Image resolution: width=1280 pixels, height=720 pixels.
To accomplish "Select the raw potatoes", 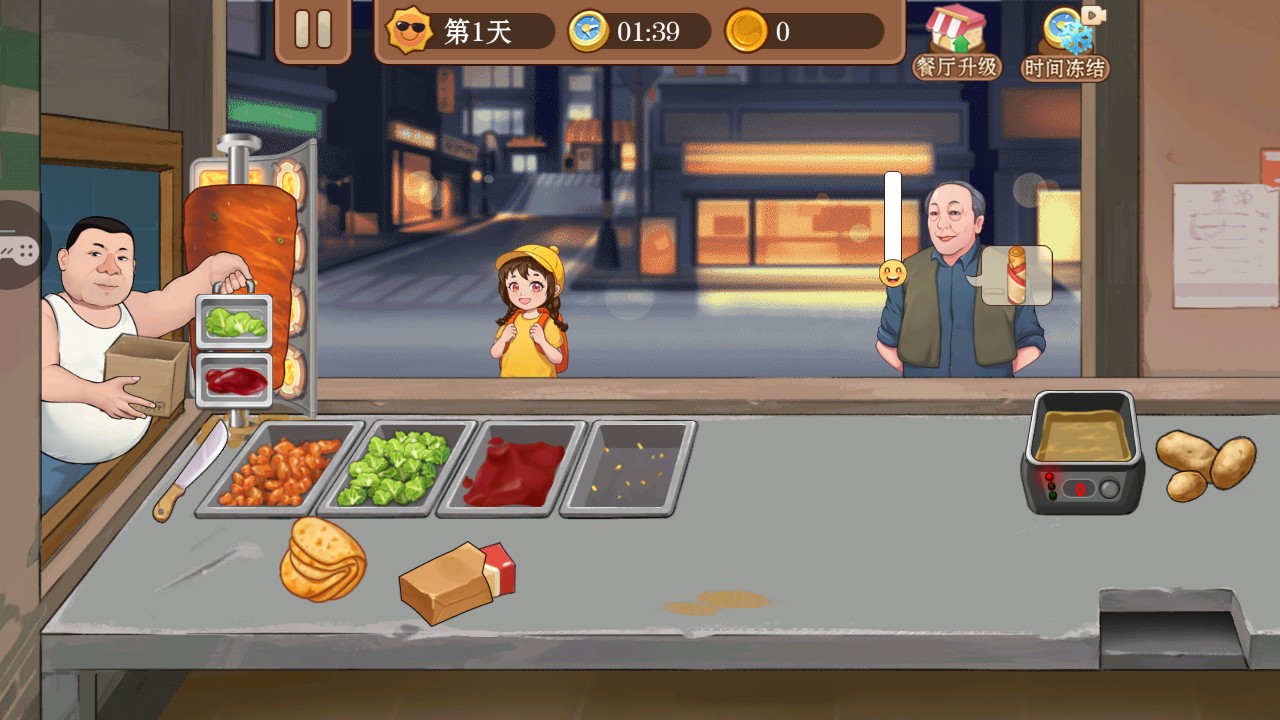I will [x=1205, y=464].
